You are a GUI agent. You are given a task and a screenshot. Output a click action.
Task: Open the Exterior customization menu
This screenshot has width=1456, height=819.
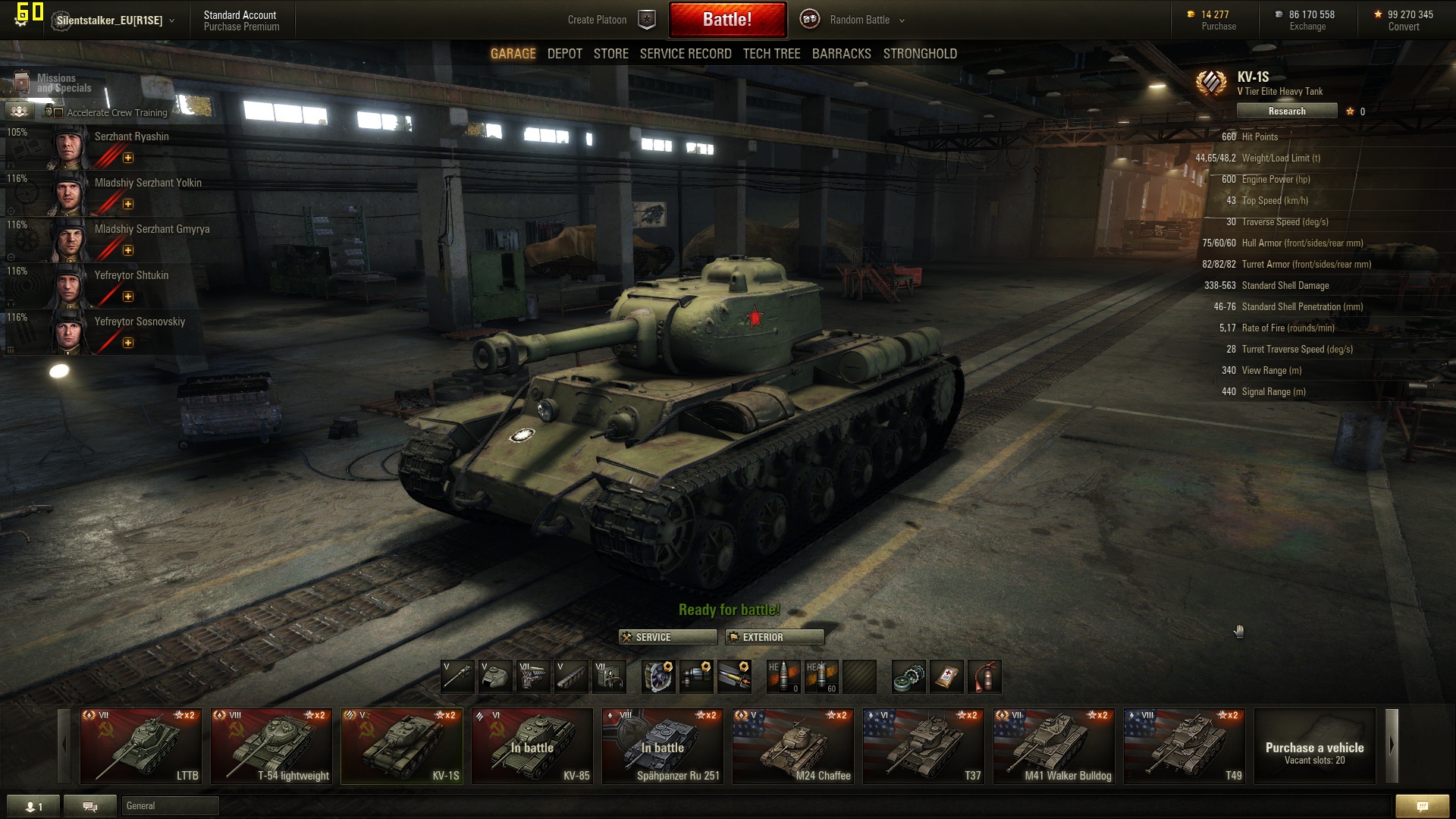pos(774,637)
